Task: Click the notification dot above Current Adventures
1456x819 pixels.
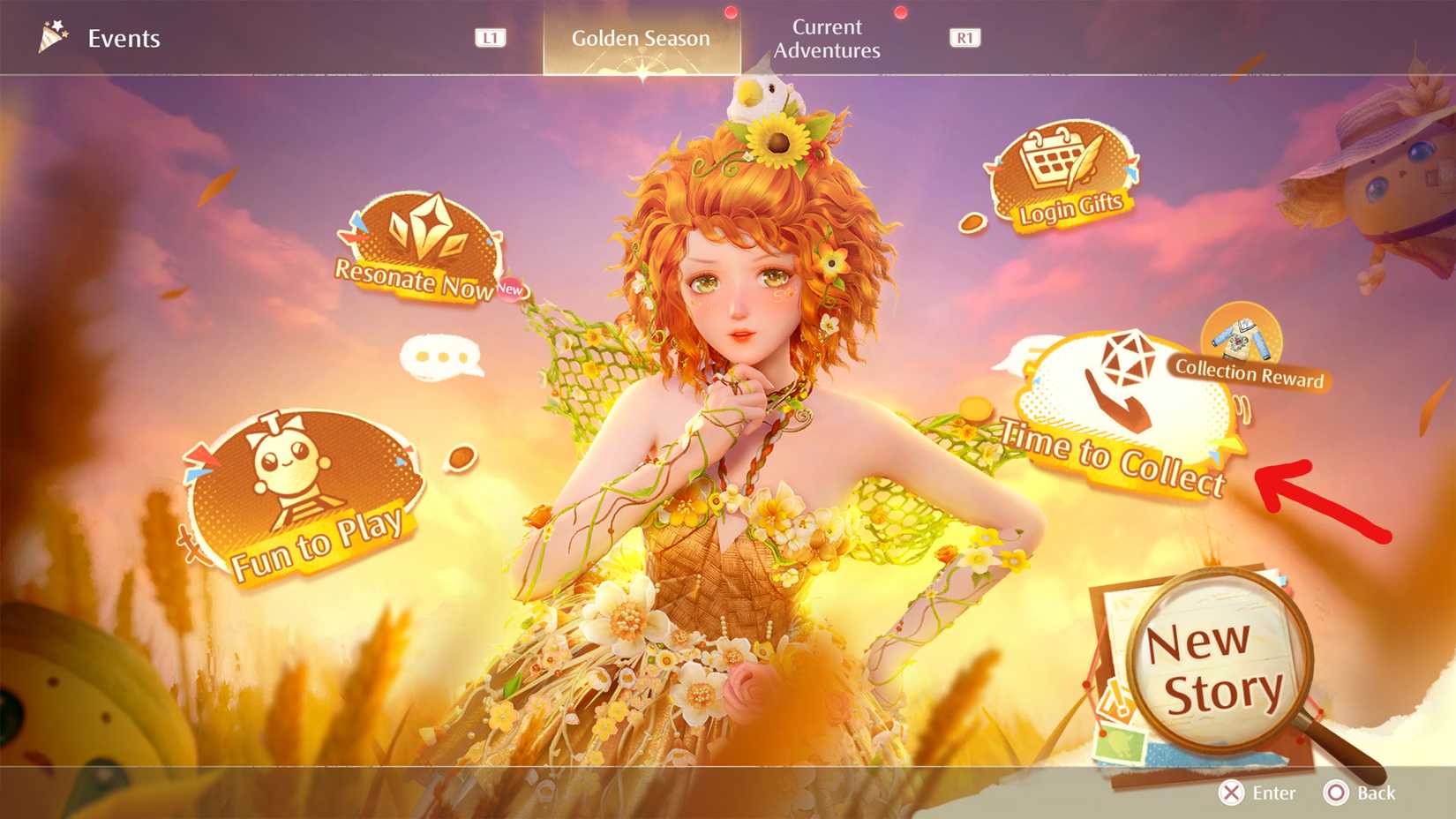Action: (899, 13)
